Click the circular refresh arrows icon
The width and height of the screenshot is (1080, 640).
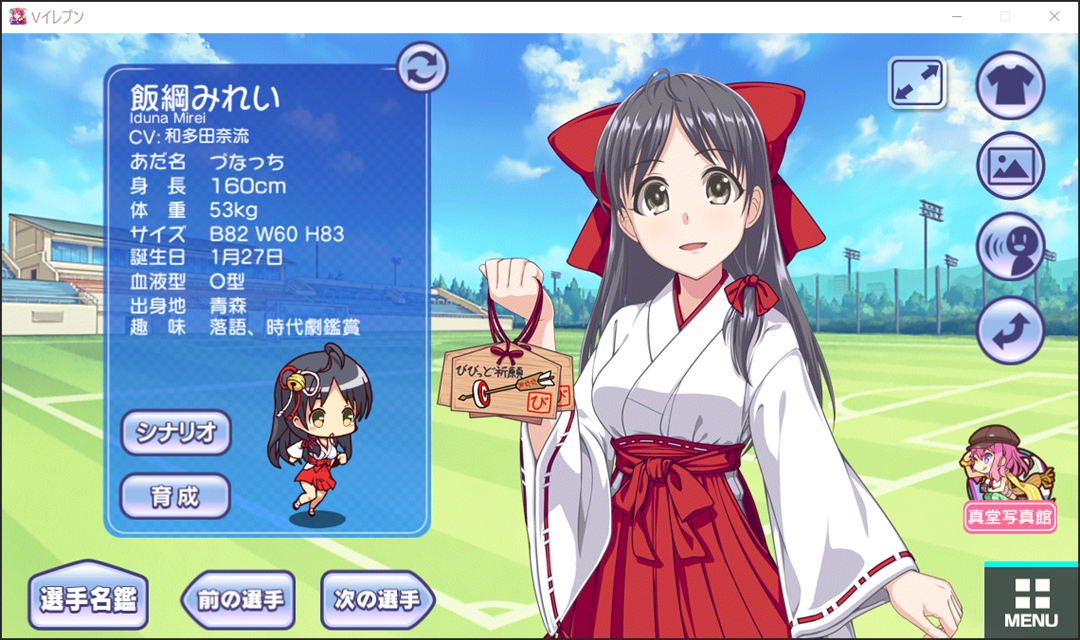422,68
